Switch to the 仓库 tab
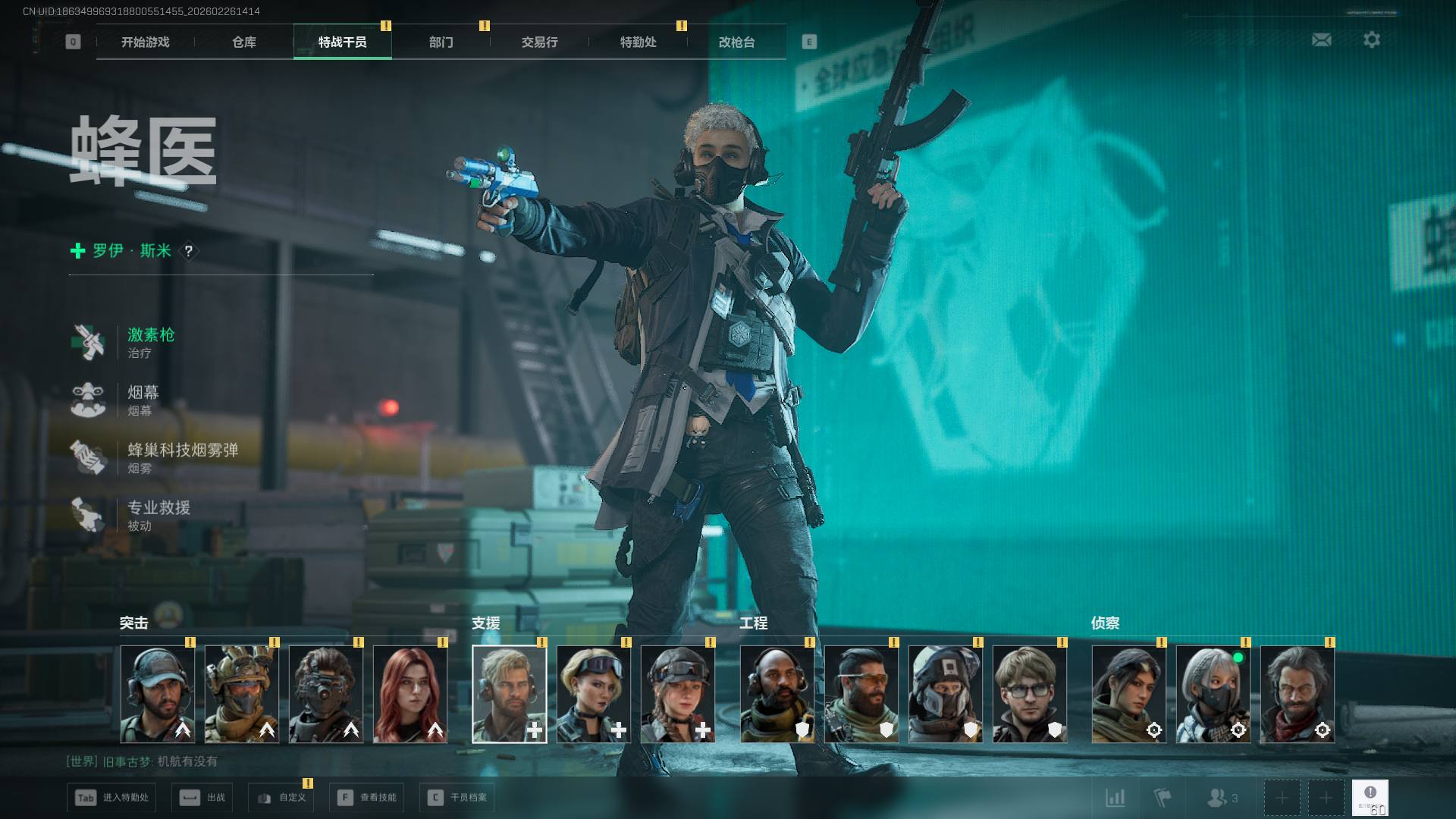Image resolution: width=1456 pixels, height=819 pixels. tap(243, 42)
